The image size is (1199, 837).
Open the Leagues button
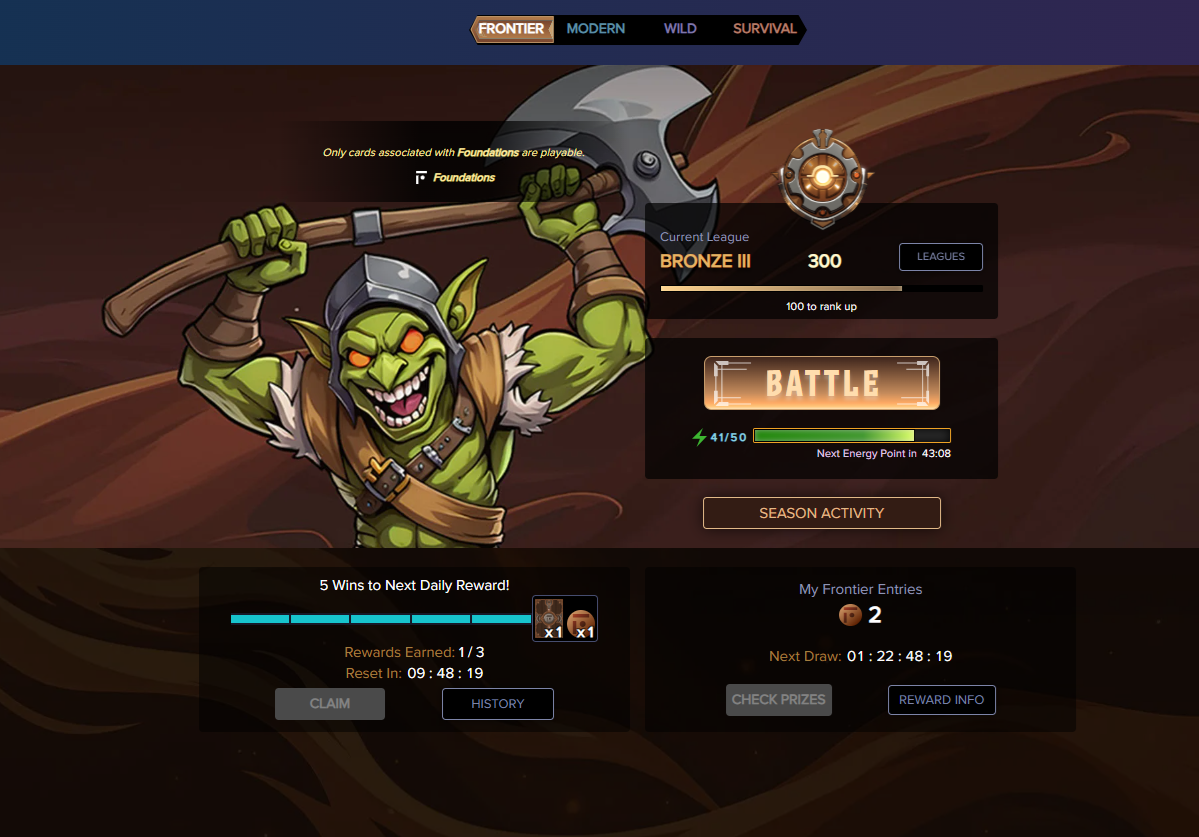940,257
